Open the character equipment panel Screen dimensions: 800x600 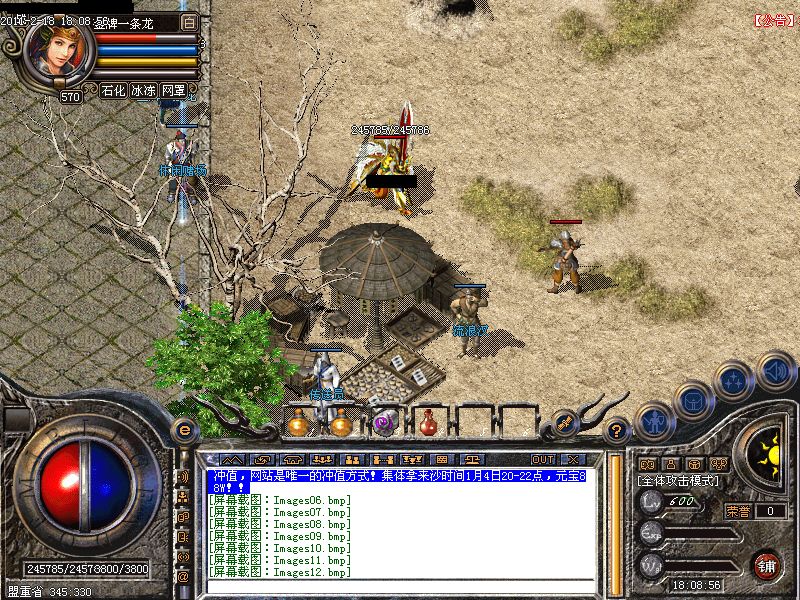654,419
